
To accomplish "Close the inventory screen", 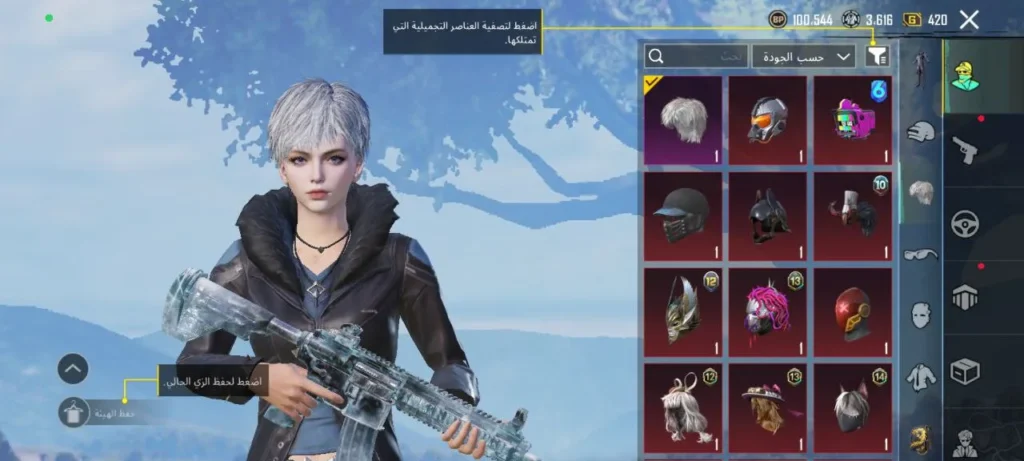I will point(968,19).
